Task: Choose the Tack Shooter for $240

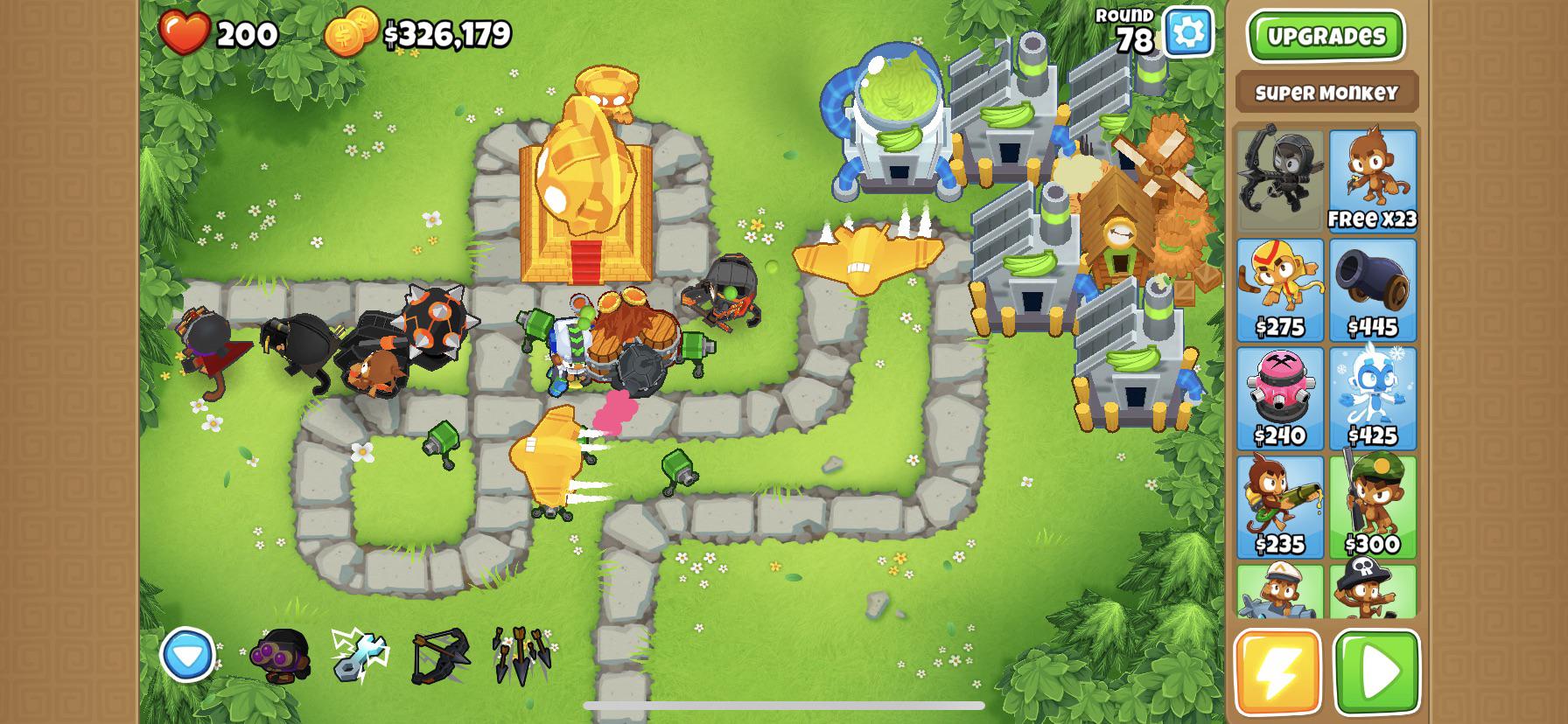Action: pos(1279,393)
